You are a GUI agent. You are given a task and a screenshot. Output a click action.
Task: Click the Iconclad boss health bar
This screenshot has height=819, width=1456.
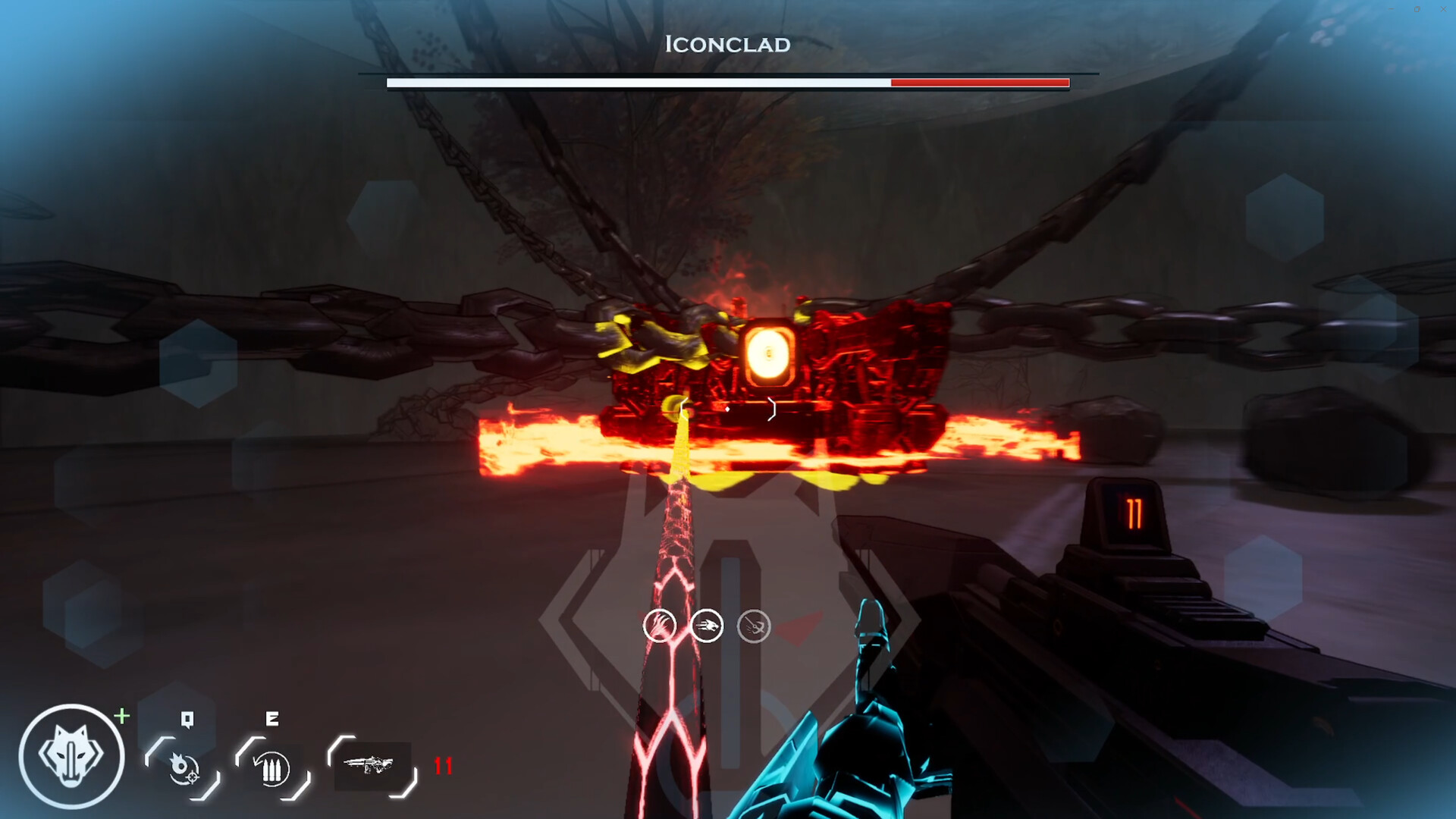tap(726, 81)
